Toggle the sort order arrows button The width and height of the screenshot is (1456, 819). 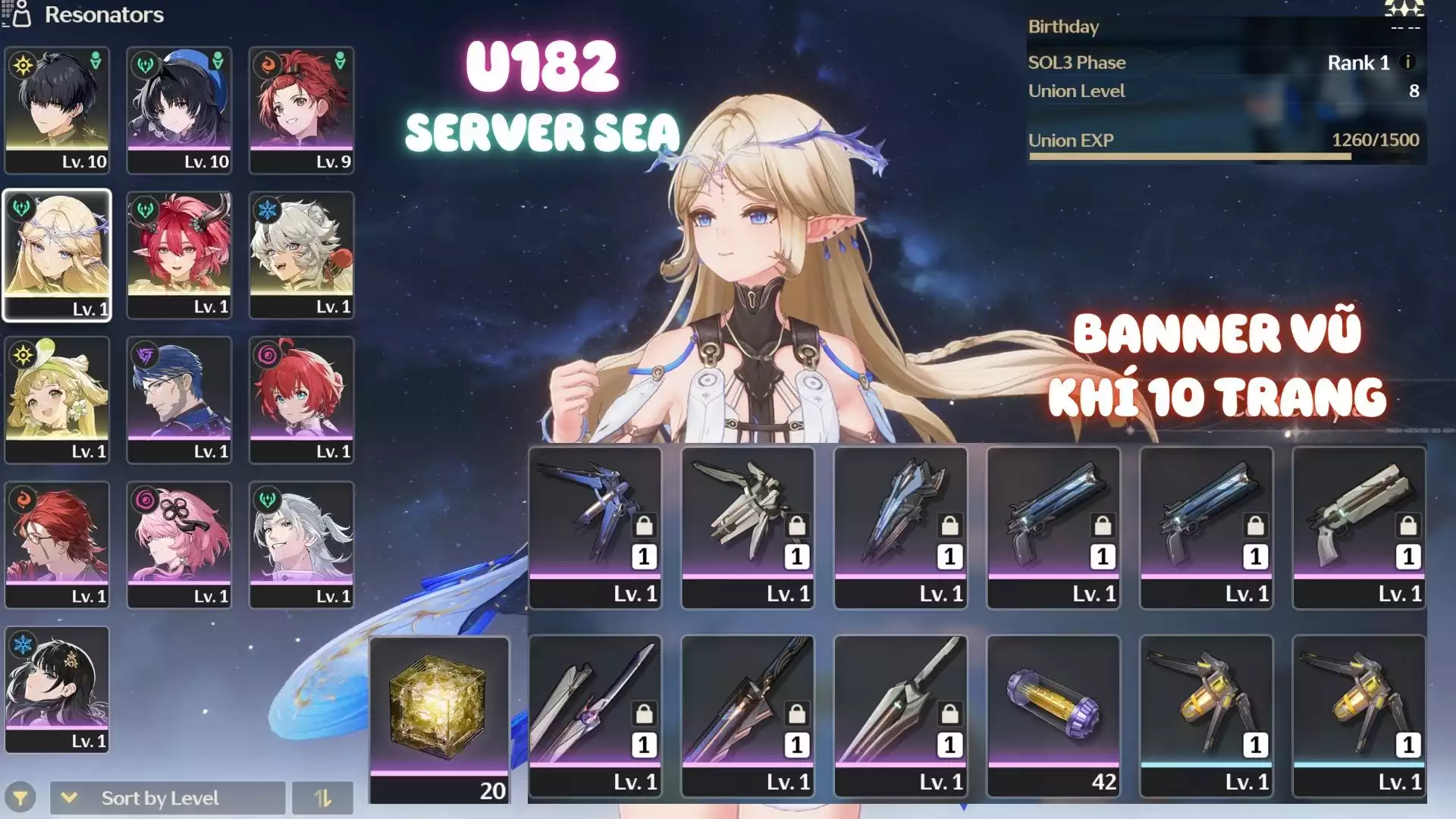322,798
